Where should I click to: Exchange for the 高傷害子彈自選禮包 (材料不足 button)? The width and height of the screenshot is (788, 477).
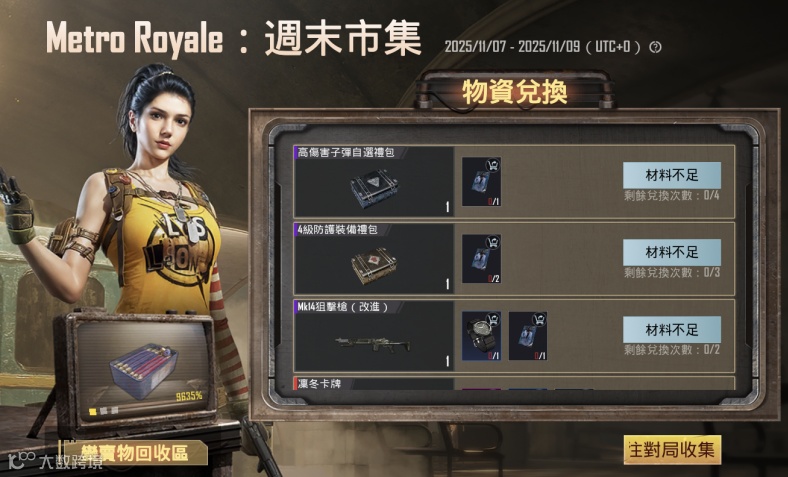671,174
